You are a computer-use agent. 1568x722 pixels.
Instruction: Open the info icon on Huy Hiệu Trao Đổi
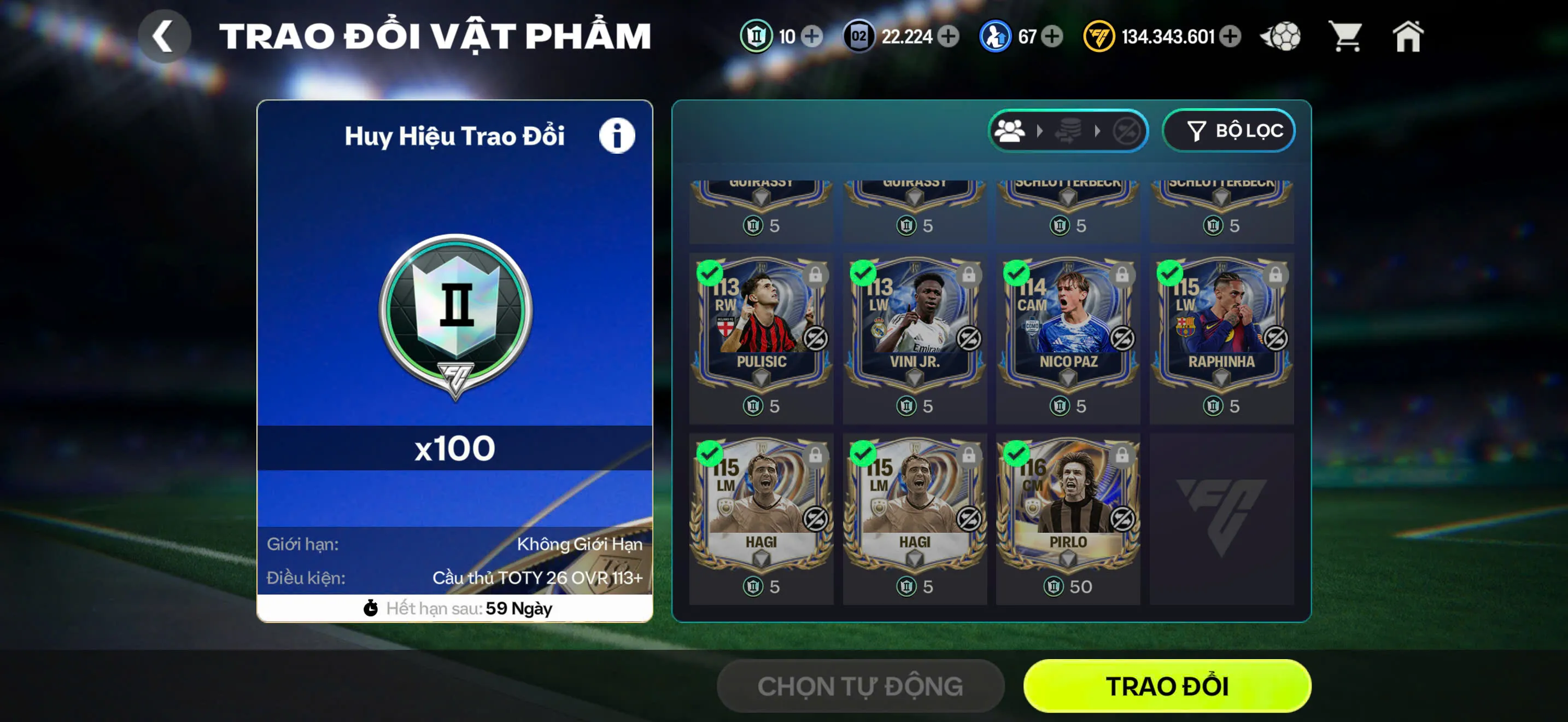pyautogui.click(x=617, y=135)
